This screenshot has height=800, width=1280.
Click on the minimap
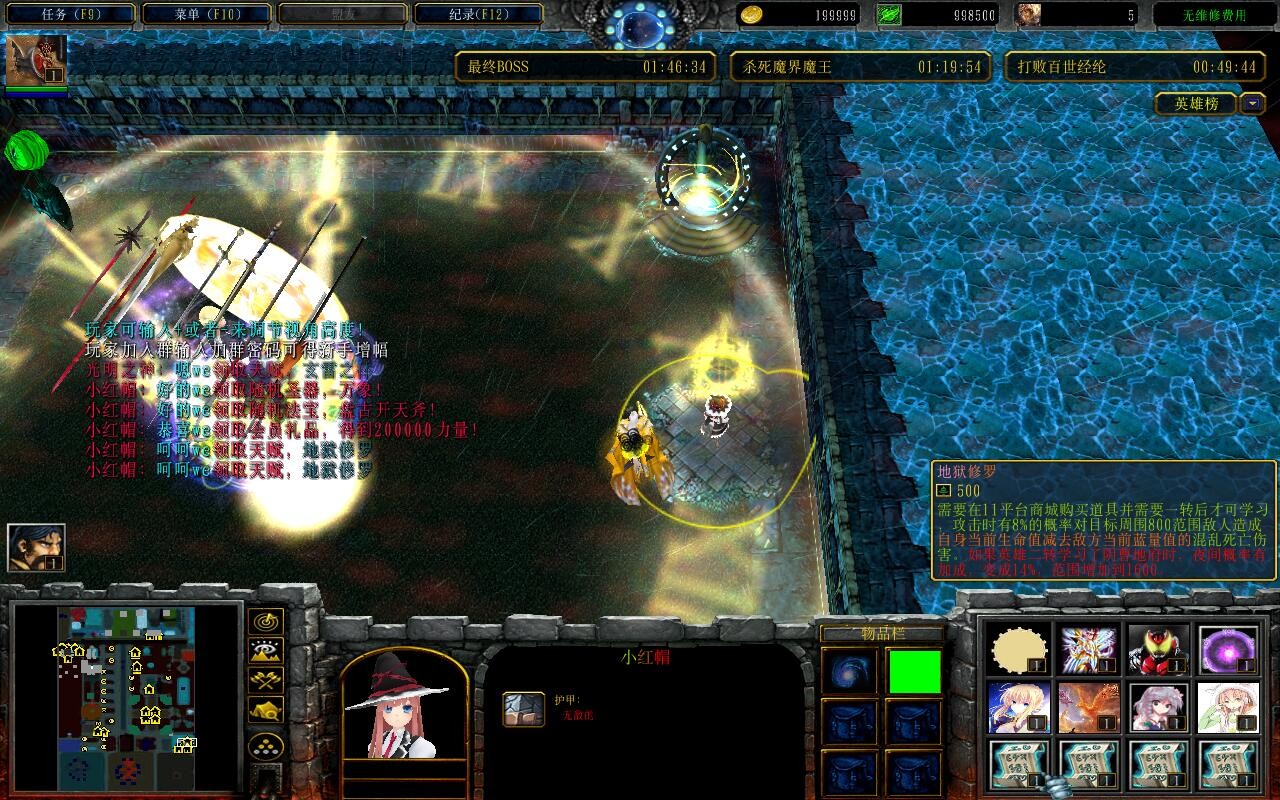(x=125, y=695)
